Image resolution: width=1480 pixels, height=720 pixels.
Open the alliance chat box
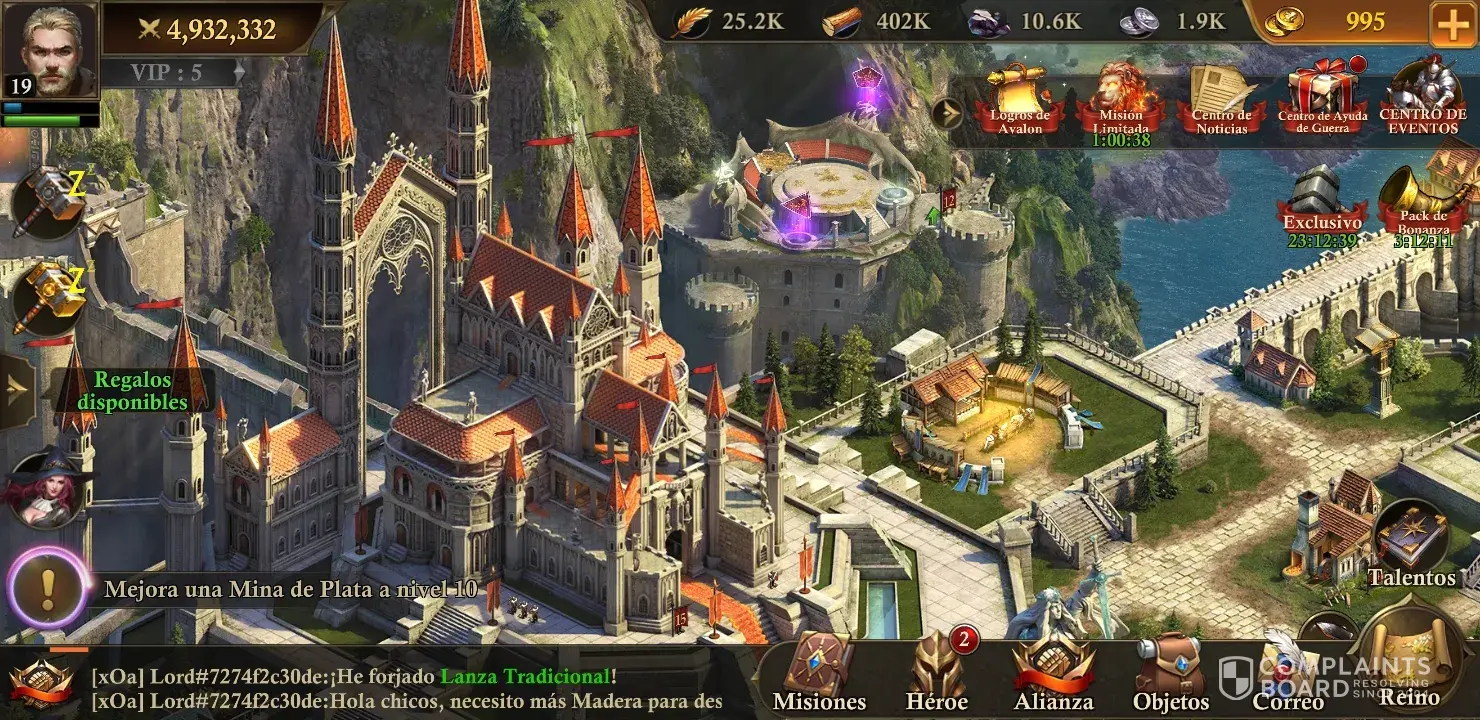click(400, 688)
